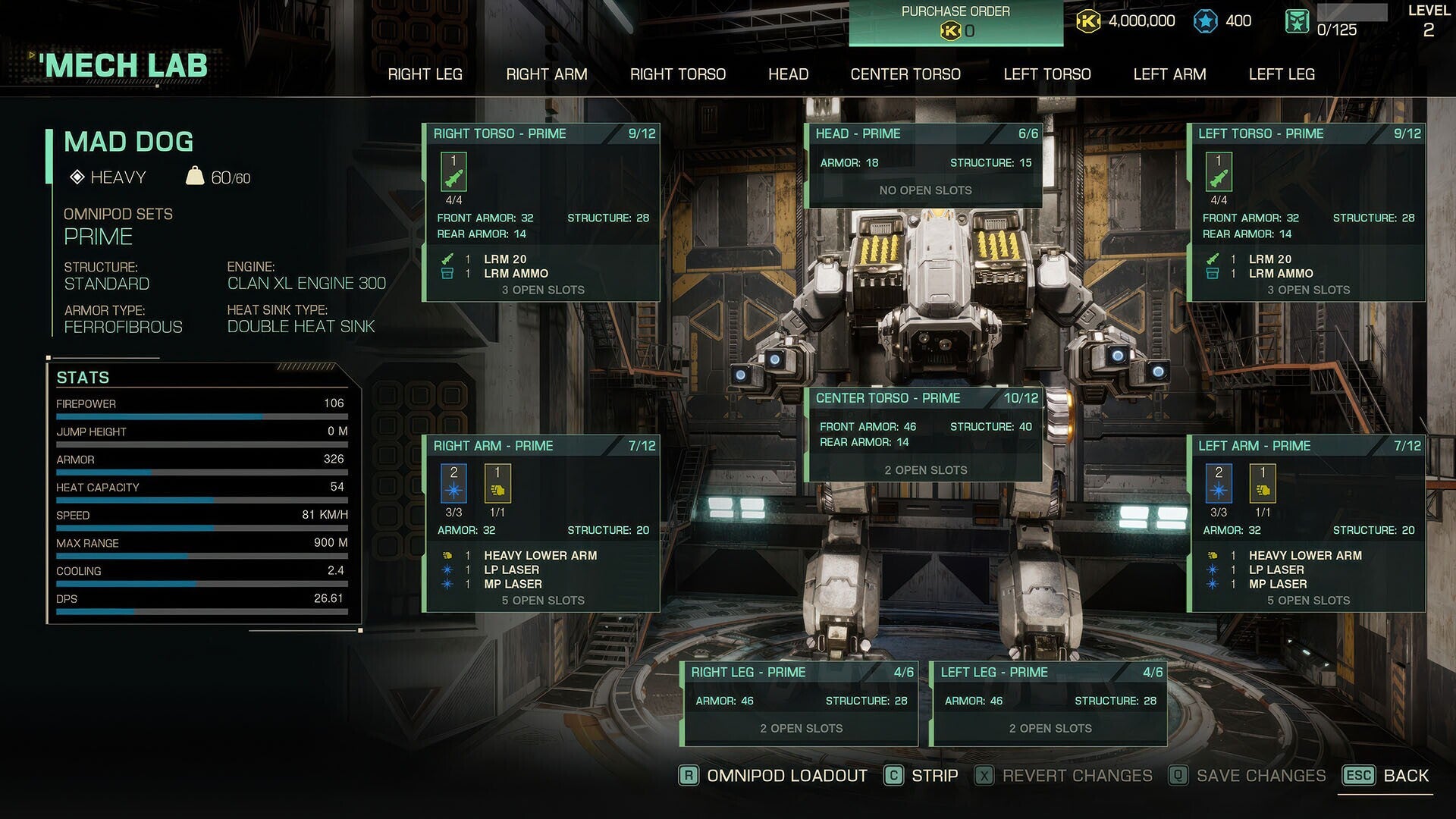Switch to the HEAD tab
This screenshot has width=1456, height=819.
(789, 74)
